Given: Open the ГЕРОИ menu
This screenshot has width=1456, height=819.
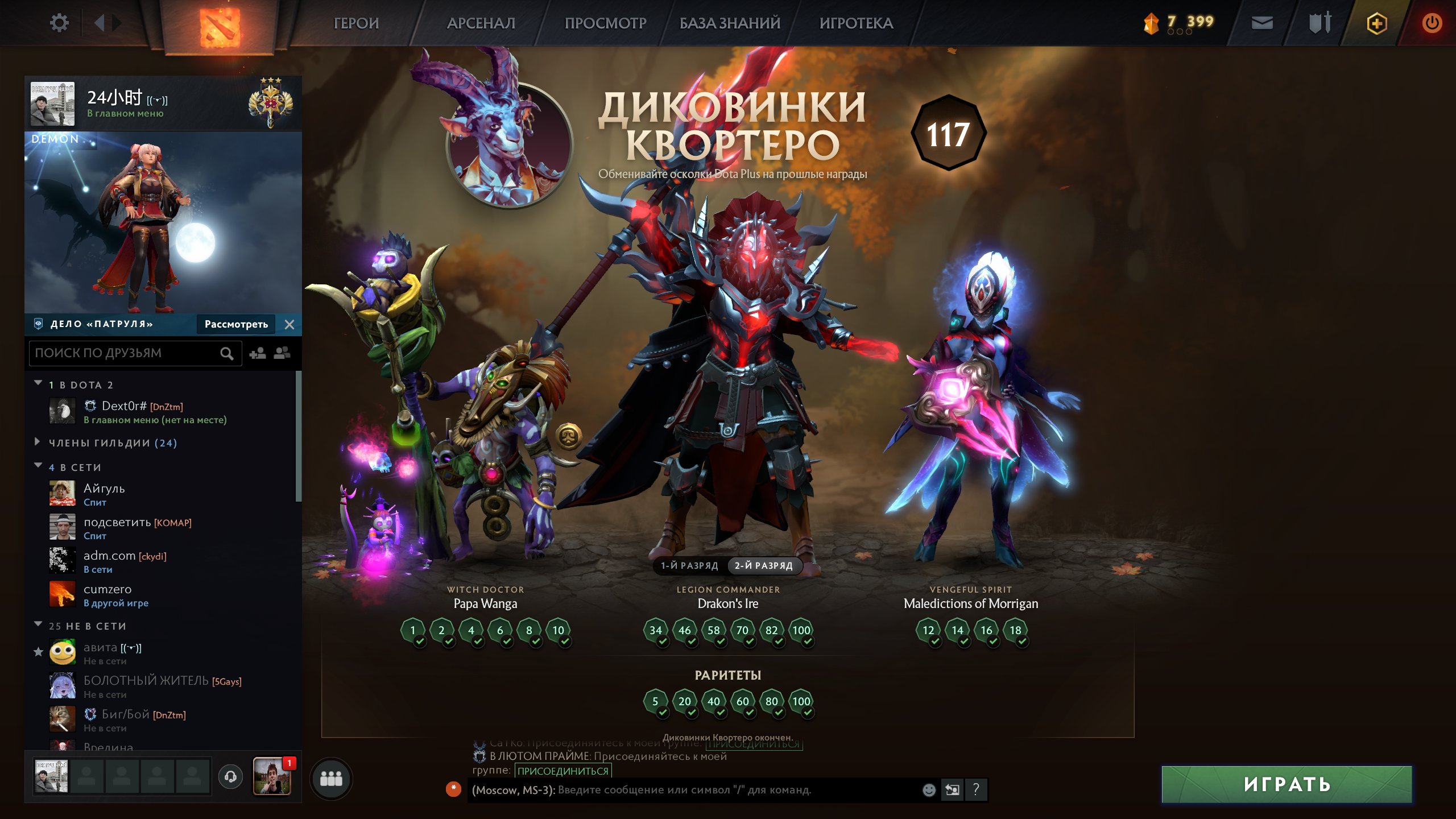Looking at the screenshot, I should point(355,23).
